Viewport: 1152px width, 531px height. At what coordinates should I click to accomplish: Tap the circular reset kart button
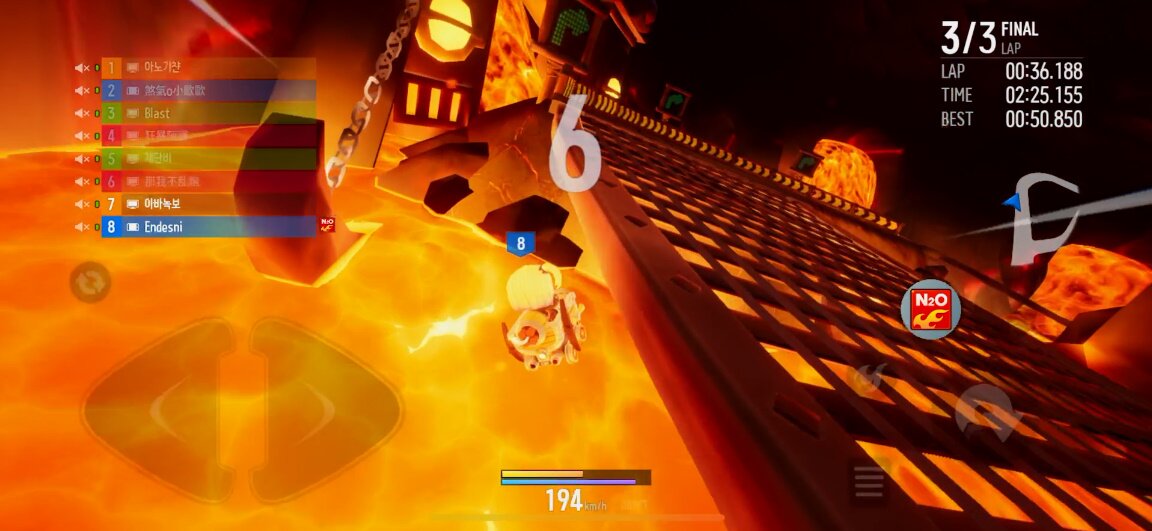tap(90, 282)
